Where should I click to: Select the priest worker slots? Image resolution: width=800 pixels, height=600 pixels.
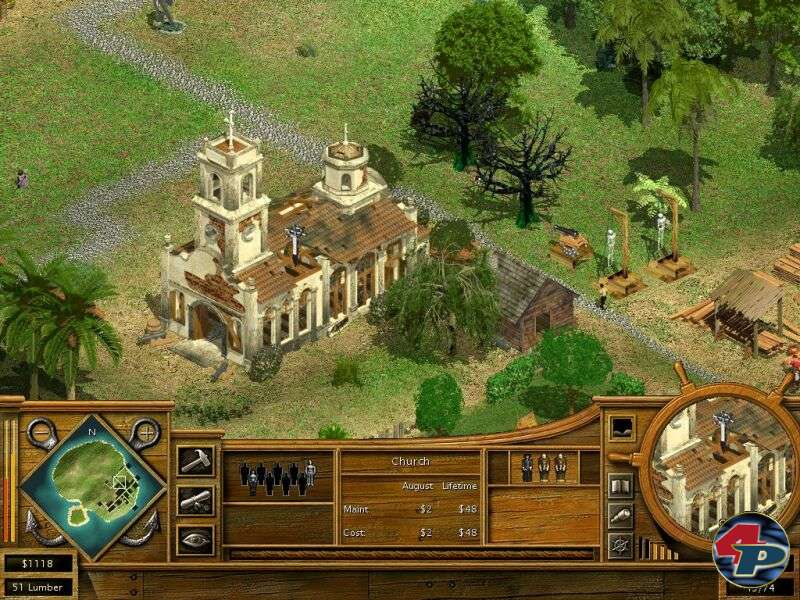[x=541, y=466]
